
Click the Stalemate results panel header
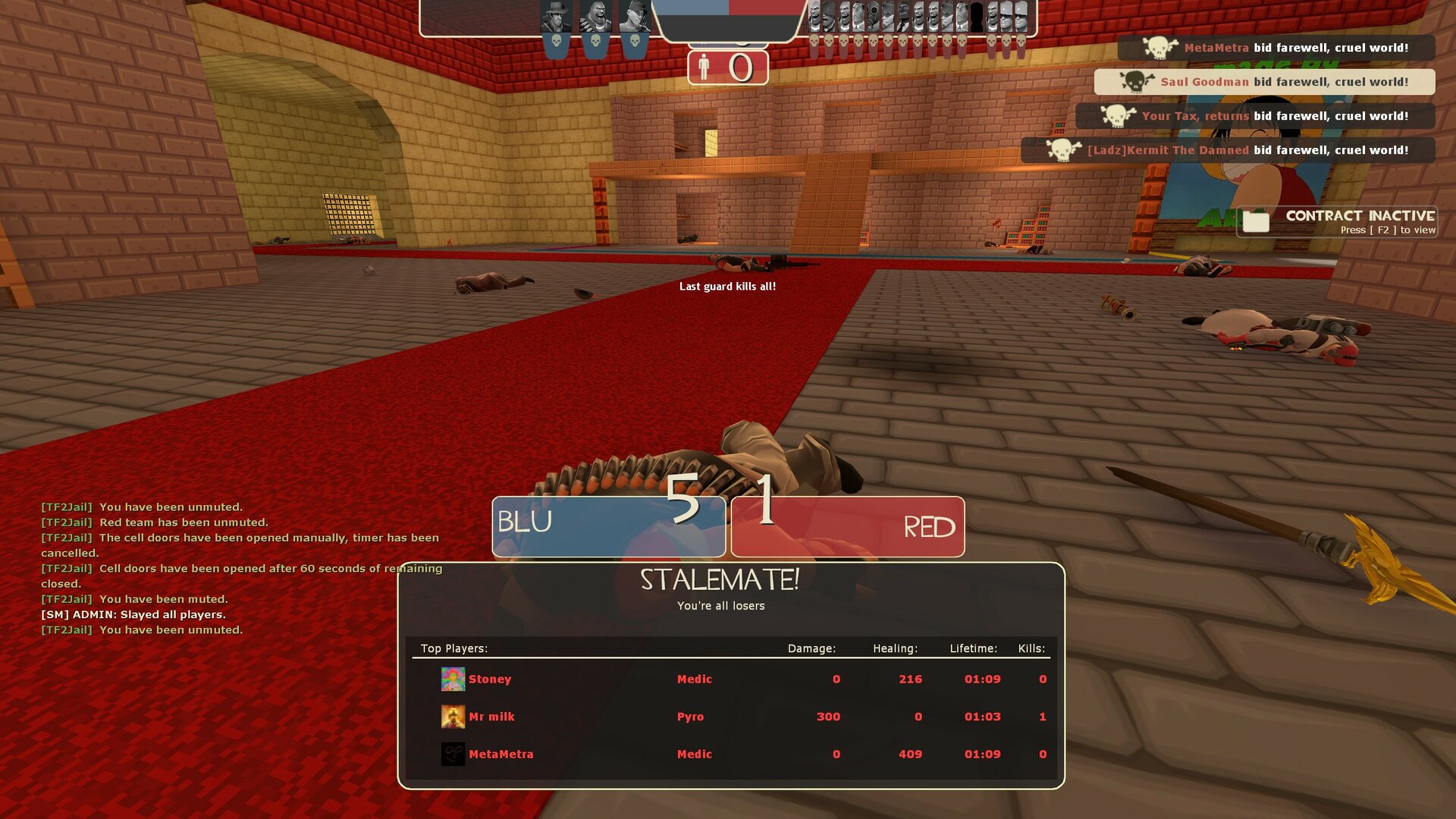720,580
